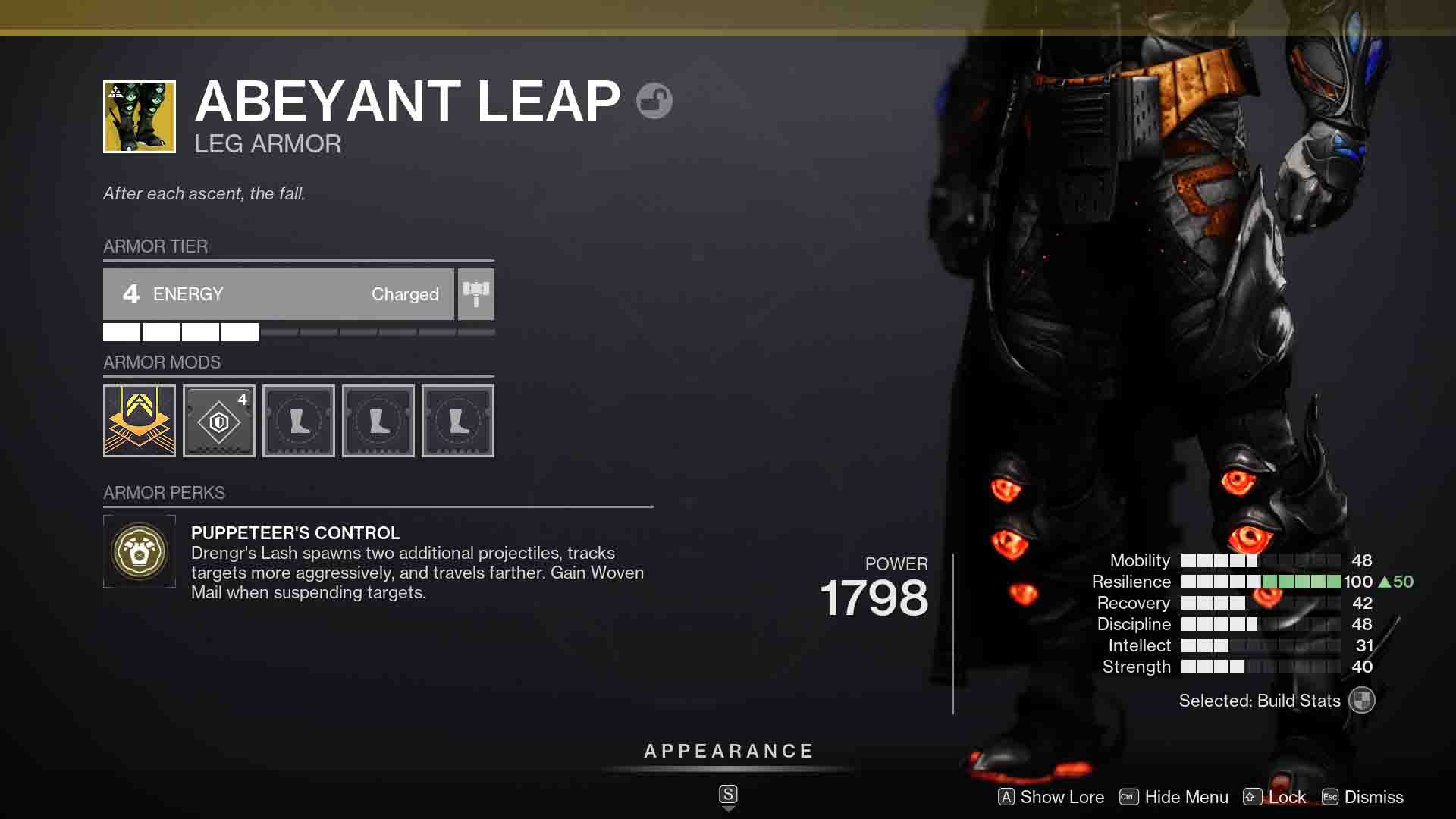Click the lock icon beside the item name
1456x819 pixels.
point(654,100)
